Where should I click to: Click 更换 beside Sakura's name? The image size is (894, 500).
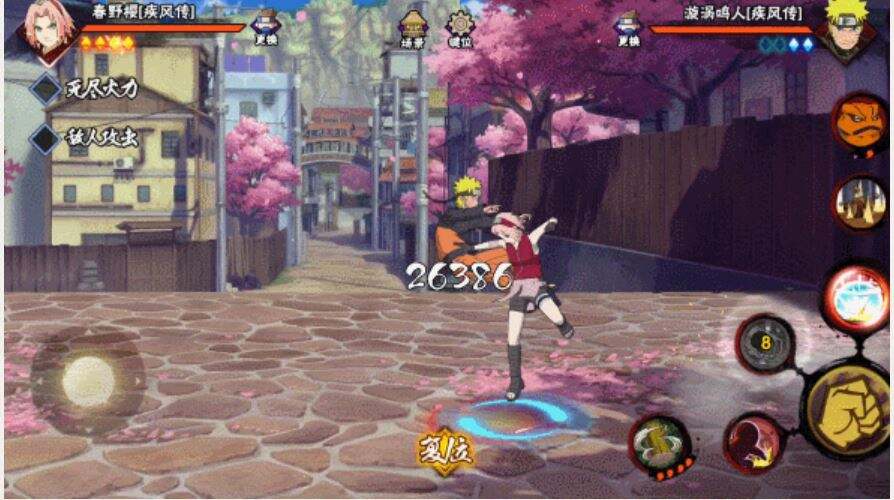tap(266, 30)
